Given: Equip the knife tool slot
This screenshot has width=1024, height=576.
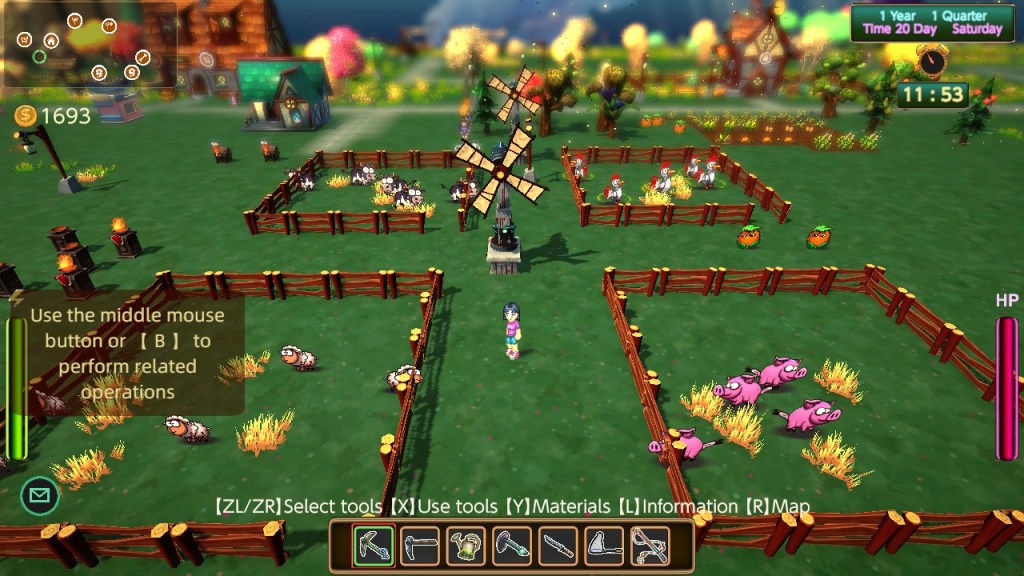Looking at the screenshot, I should click(558, 546).
